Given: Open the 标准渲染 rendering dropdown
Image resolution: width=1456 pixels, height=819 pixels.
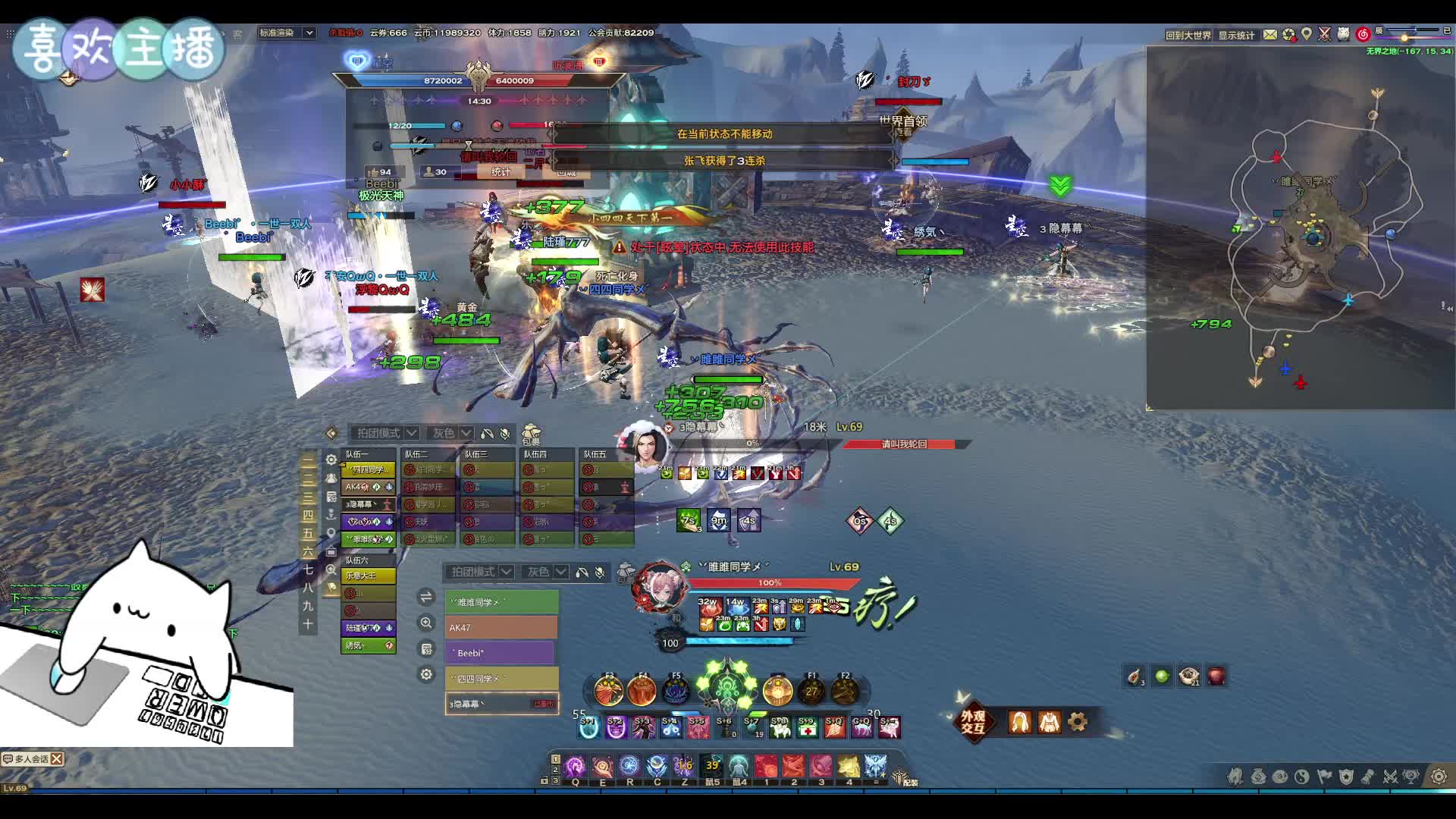Looking at the screenshot, I should [286, 33].
